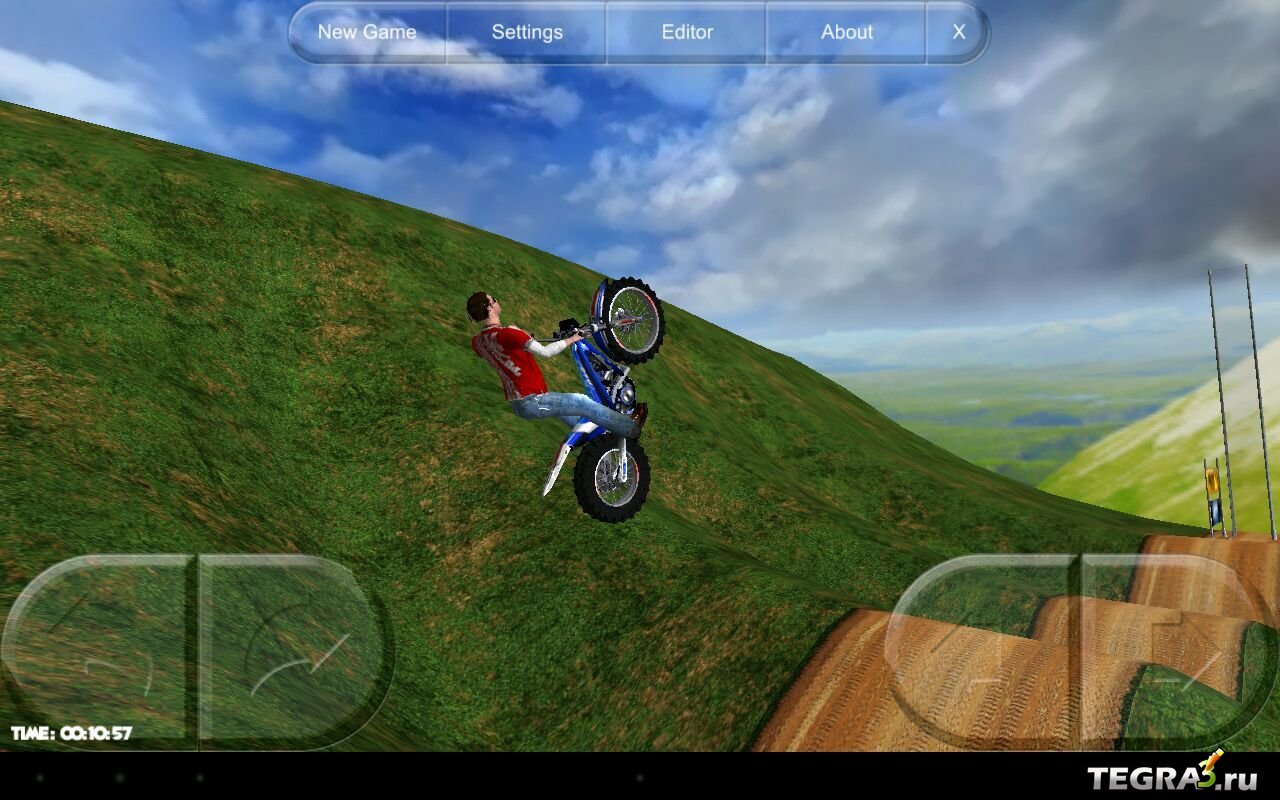The height and width of the screenshot is (800, 1280).
Task: Start a New Game from the top menu
Action: (367, 32)
